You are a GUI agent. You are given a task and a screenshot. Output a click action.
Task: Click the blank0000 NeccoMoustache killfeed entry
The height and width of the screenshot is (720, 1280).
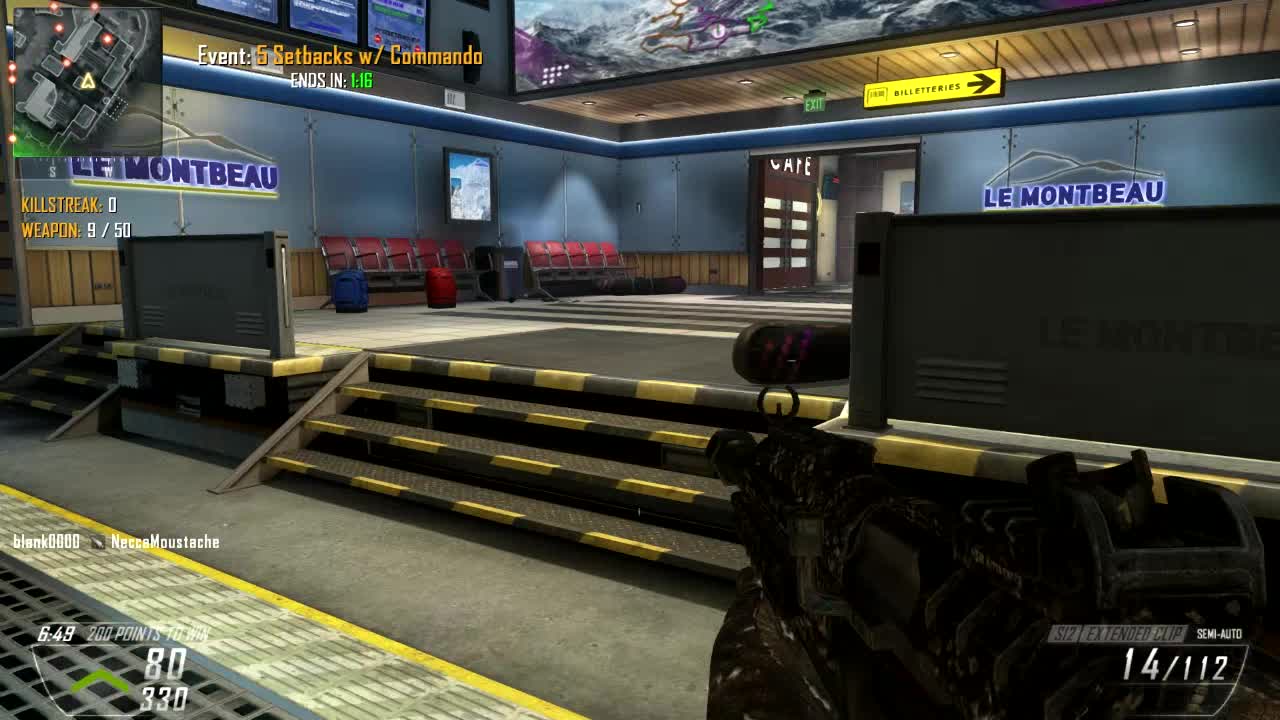pyautogui.click(x=116, y=542)
